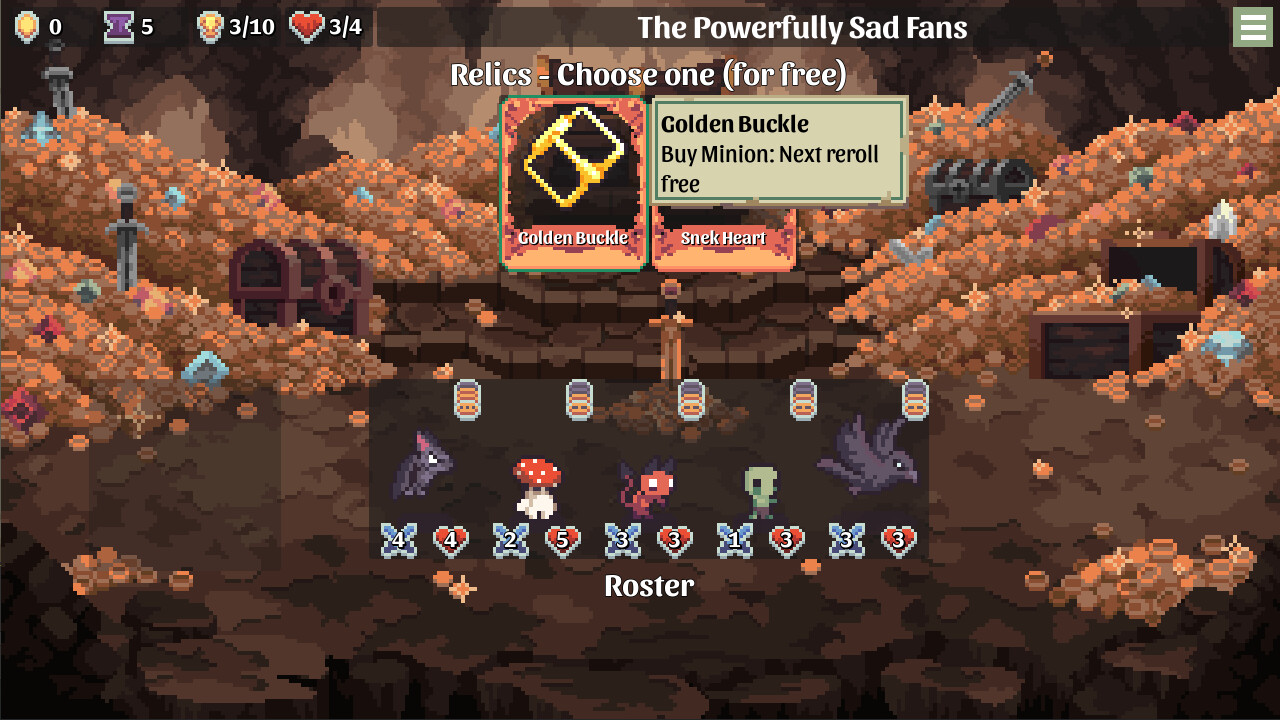
Task: Click the gold coin counter icon
Action: tap(26, 27)
